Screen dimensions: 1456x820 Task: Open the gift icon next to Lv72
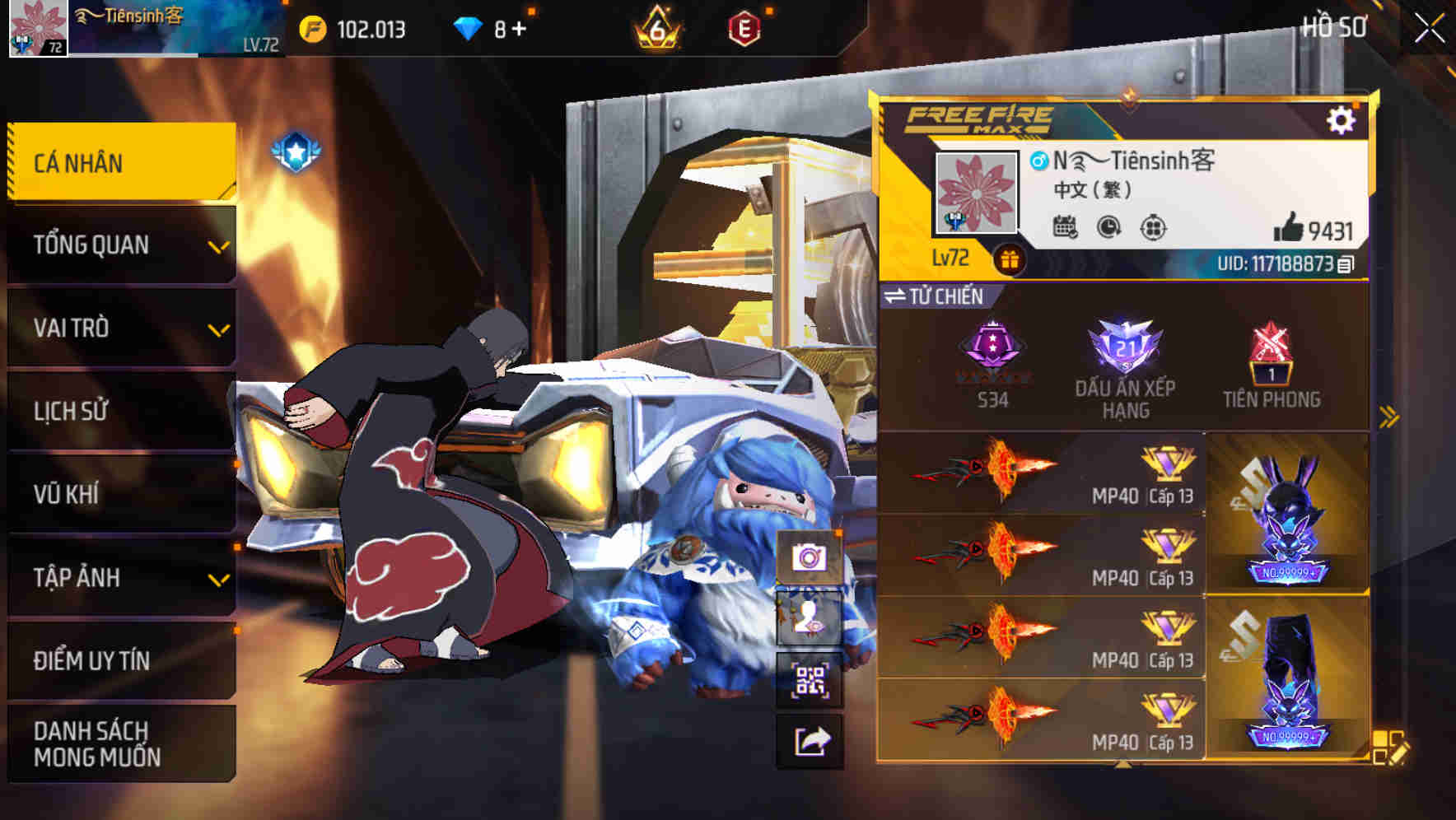coord(1009,258)
